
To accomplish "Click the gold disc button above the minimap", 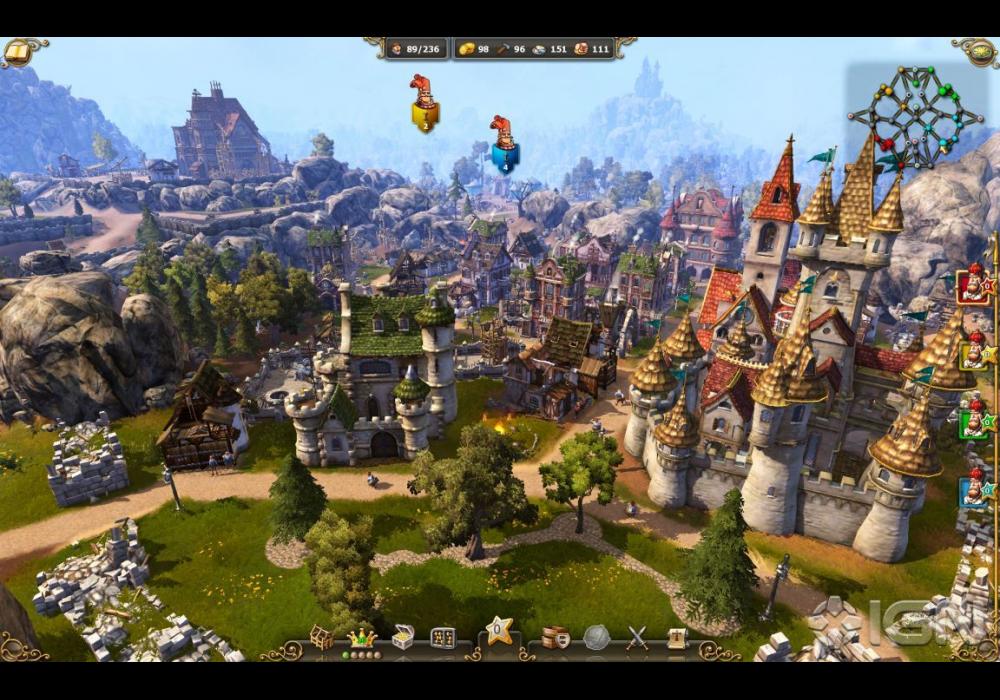I will 979,52.
